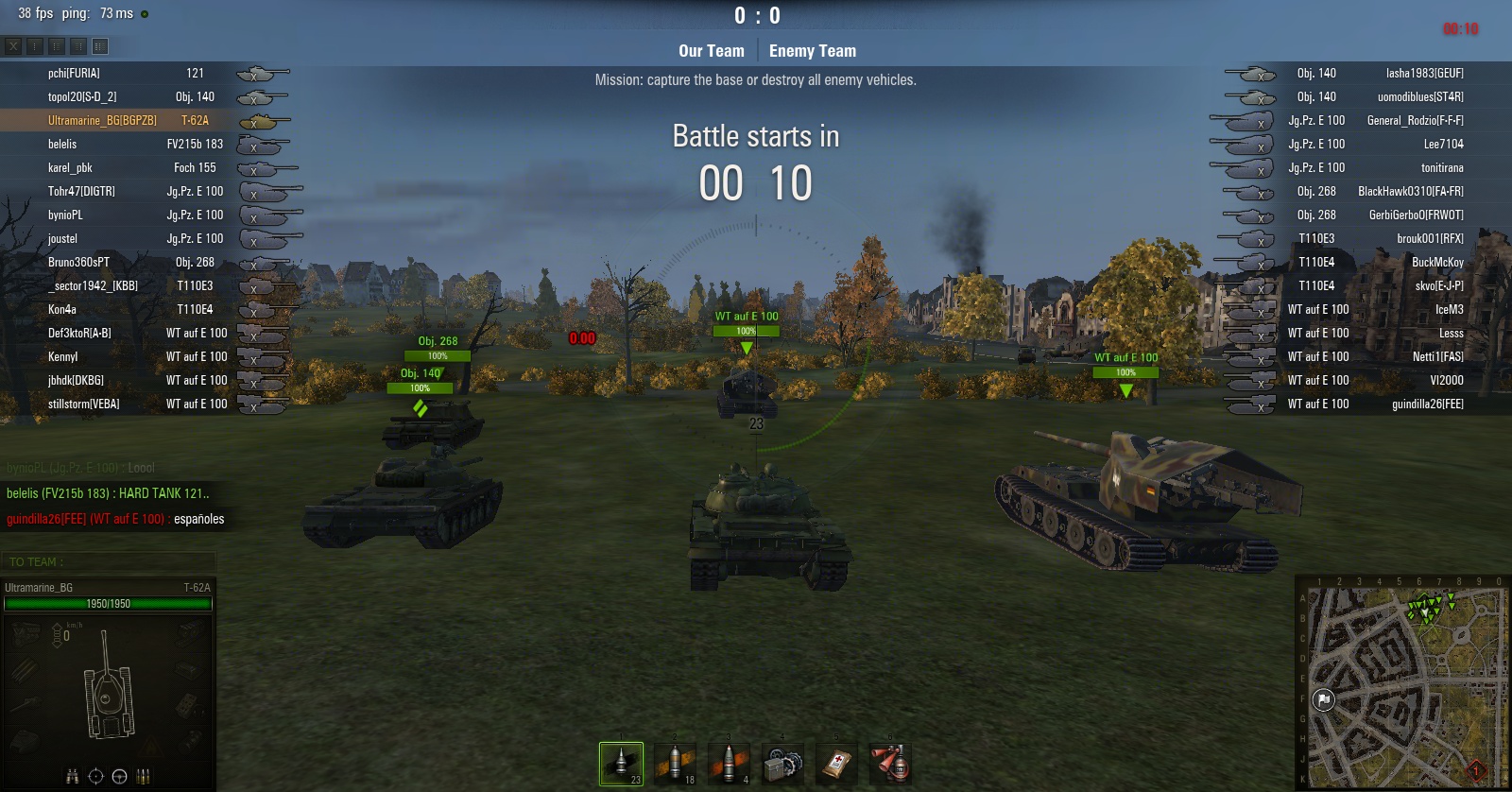Switch to the shell with 18 rounds
This screenshot has height=792, width=1512.
tap(675, 763)
